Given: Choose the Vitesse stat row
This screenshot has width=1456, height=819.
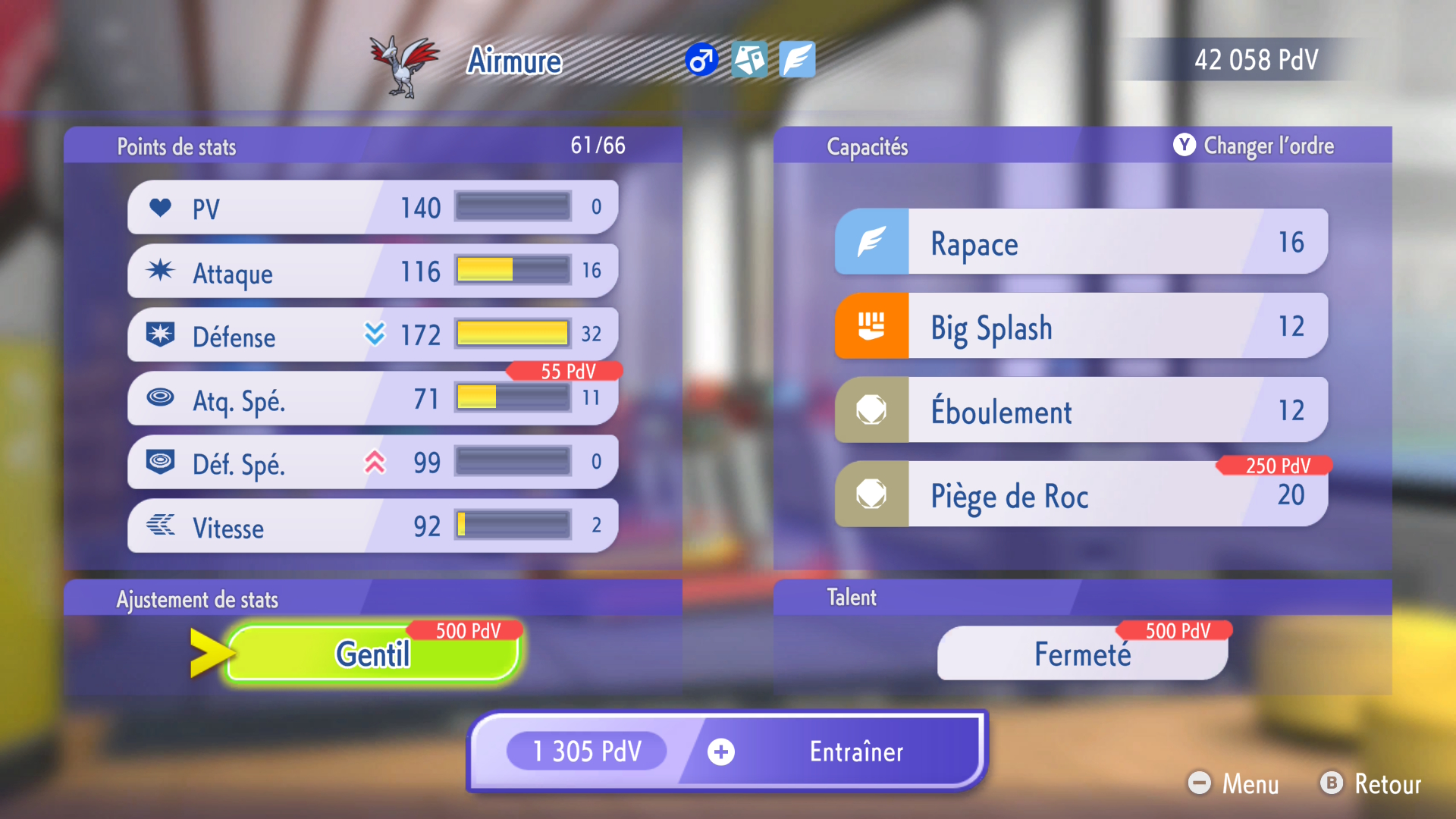Looking at the screenshot, I should [x=372, y=526].
